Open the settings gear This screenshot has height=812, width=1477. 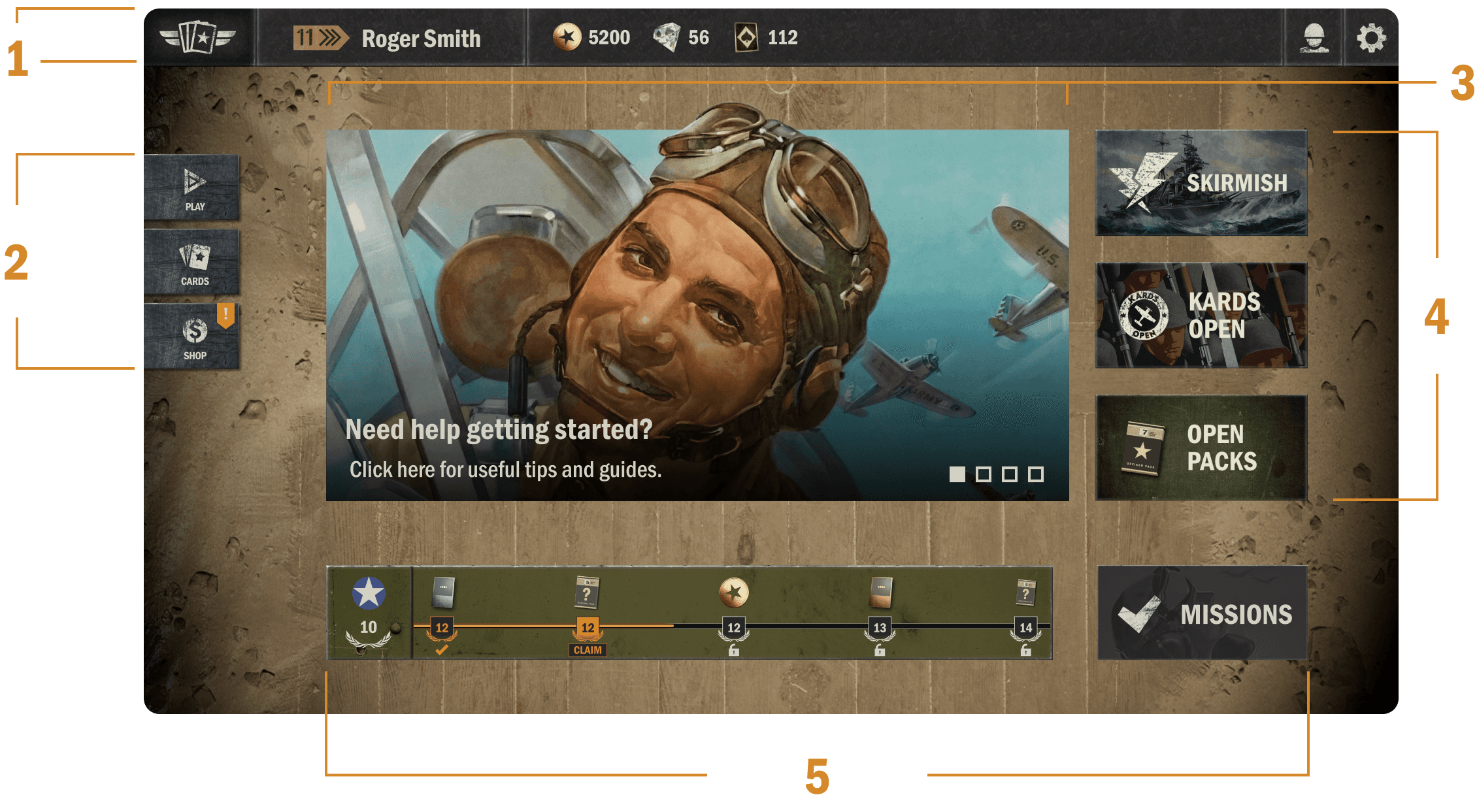(x=1370, y=38)
